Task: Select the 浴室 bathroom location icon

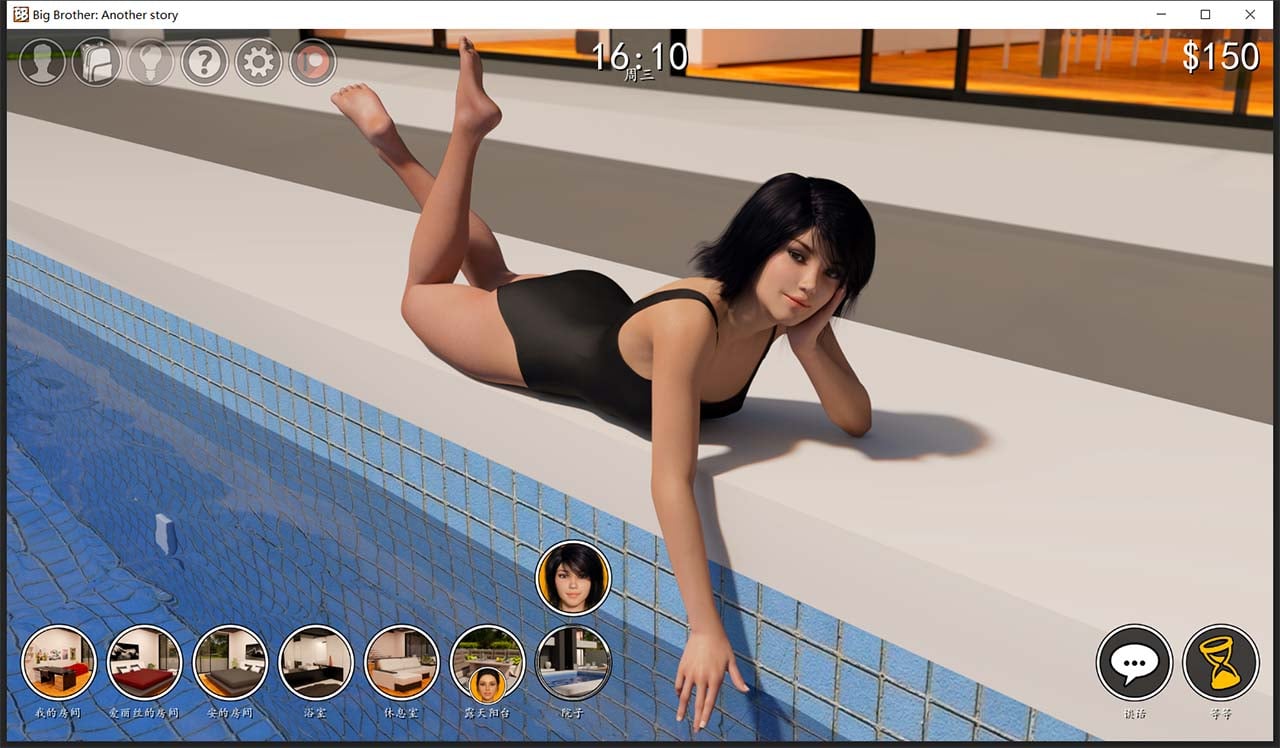Action: pyautogui.click(x=315, y=660)
